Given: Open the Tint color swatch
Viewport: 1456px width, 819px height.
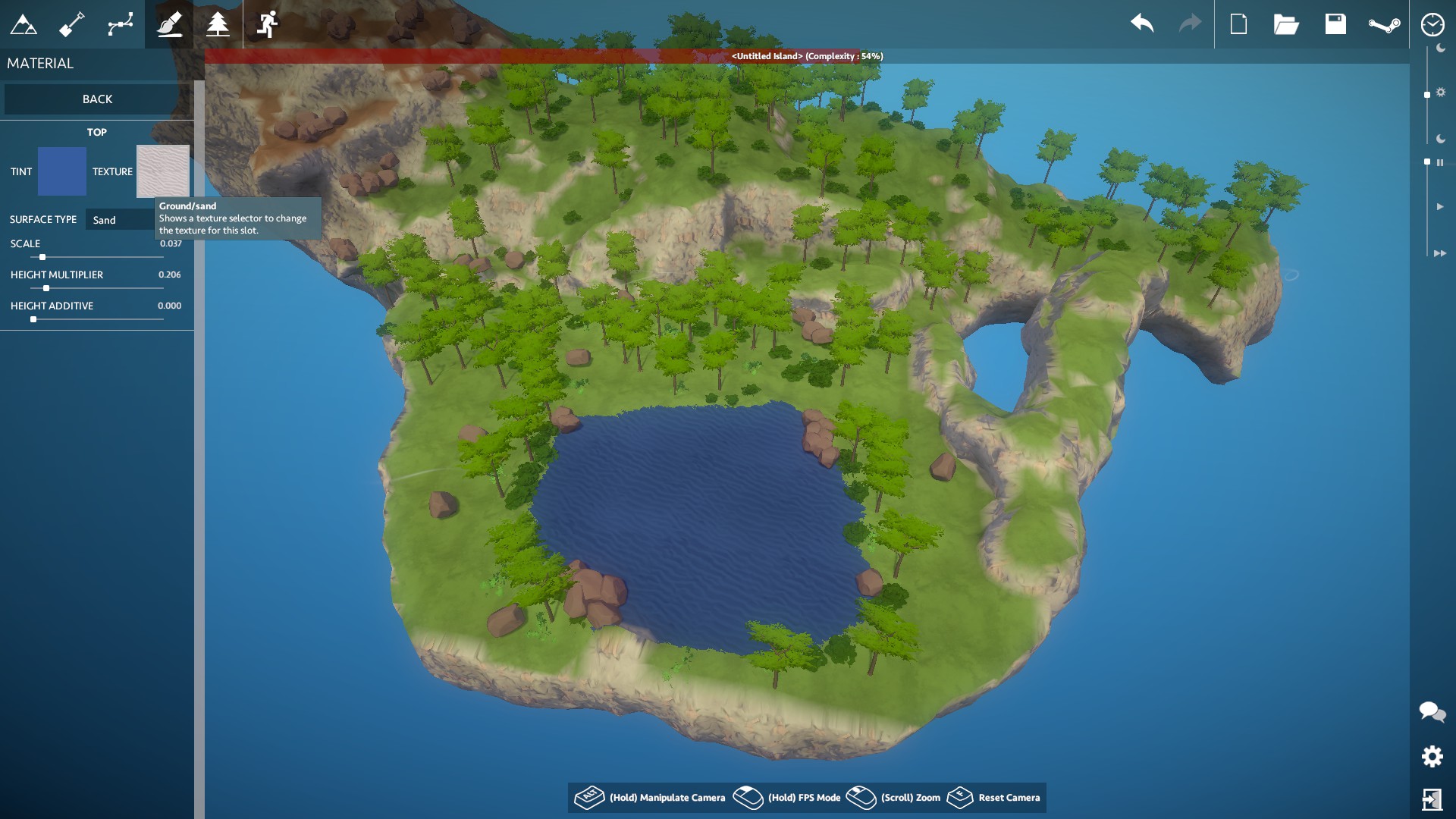Looking at the screenshot, I should tap(63, 171).
